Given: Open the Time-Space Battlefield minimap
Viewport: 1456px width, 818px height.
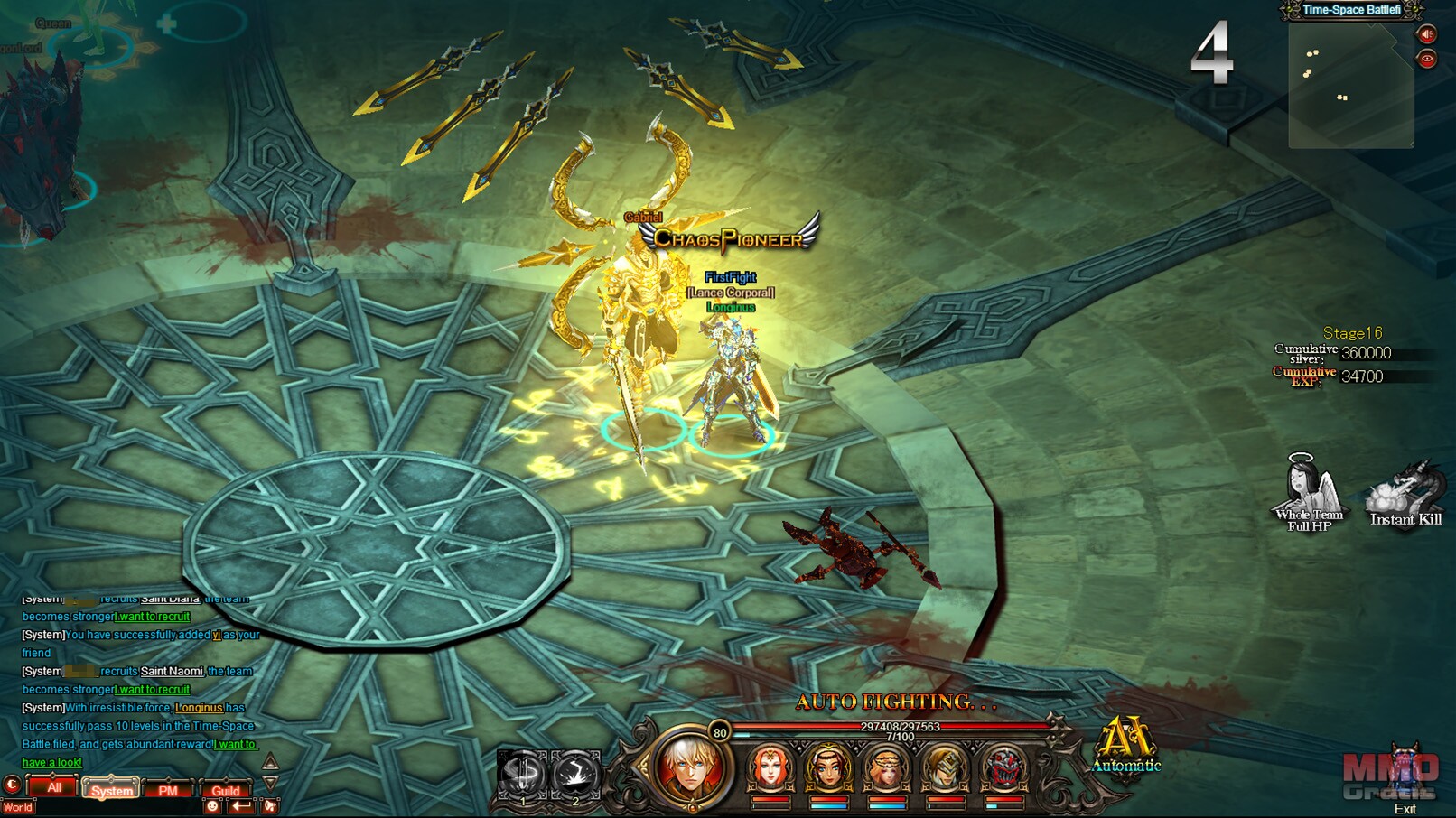Looking at the screenshot, I should (x=1350, y=86).
